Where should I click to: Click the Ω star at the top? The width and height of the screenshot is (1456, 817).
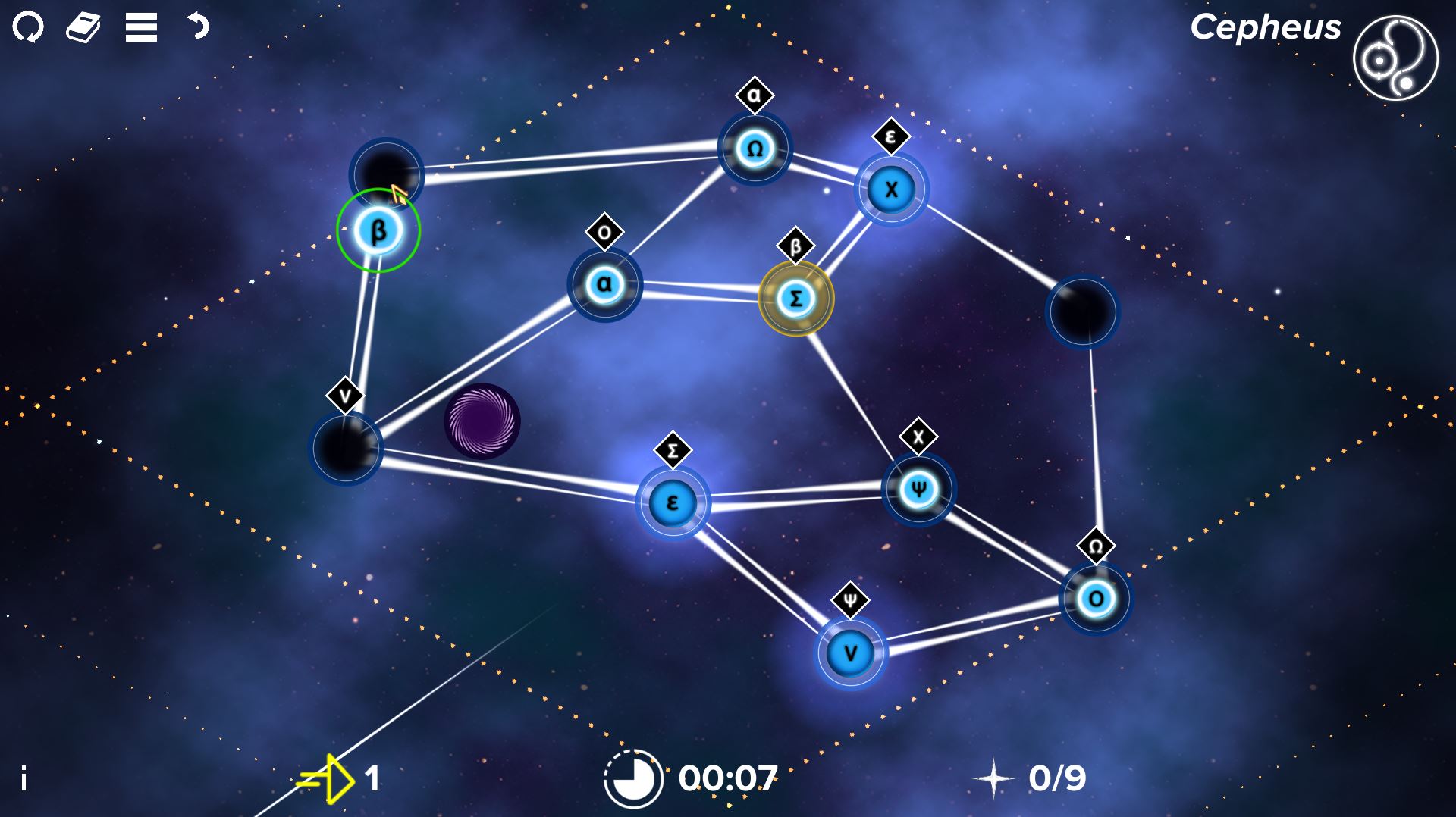[x=753, y=149]
